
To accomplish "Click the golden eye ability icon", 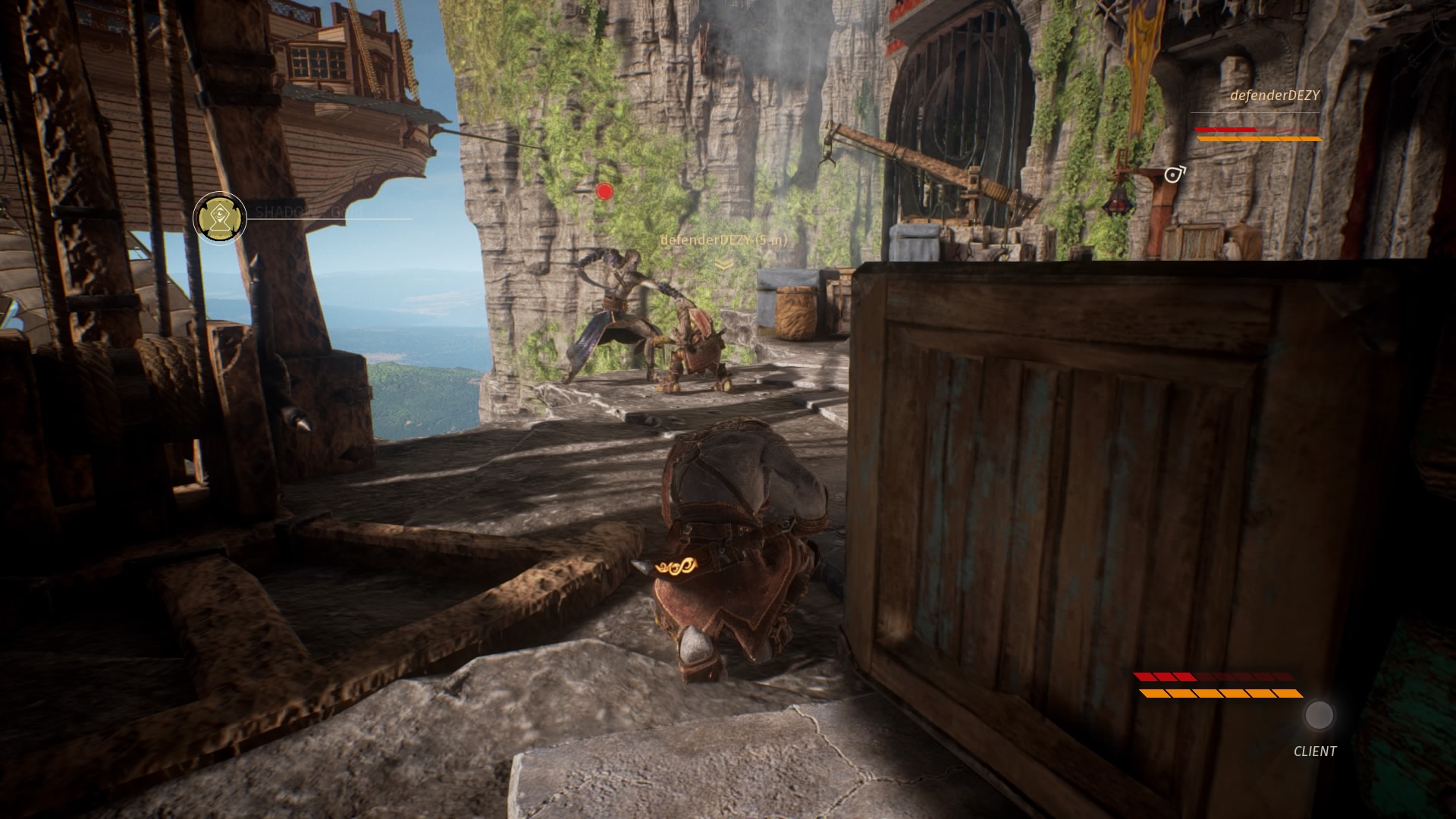I will [220, 218].
